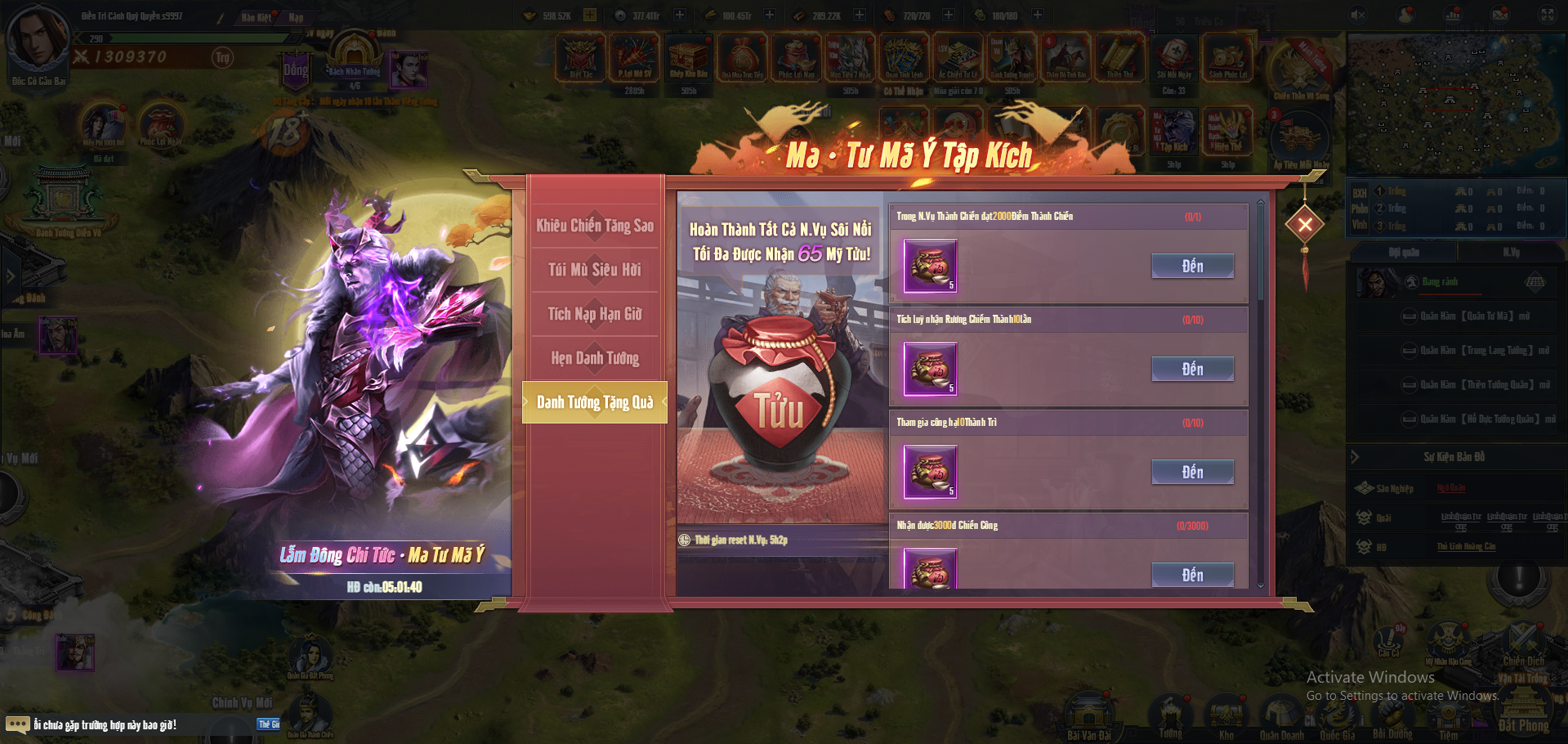Open the Đặt Phong menu button
Image resolution: width=1568 pixels, height=744 pixels.
[1523, 710]
